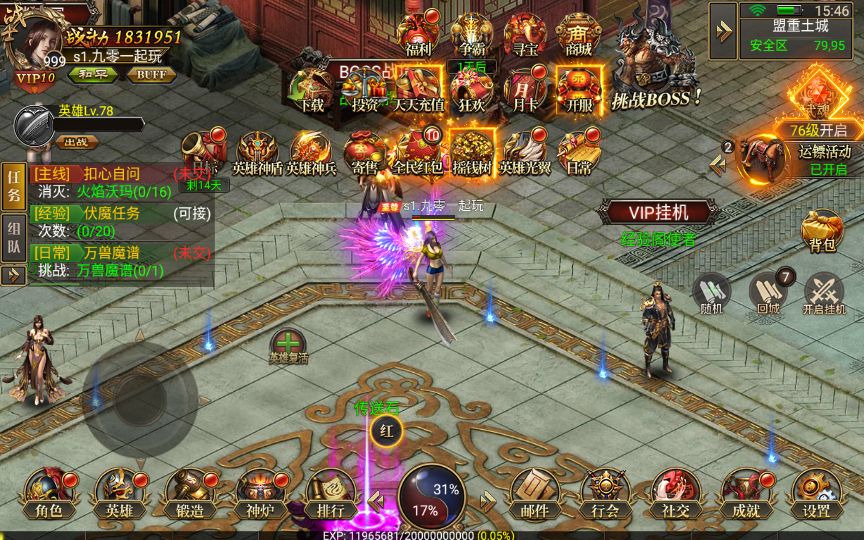This screenshot has height=540, width=864.
Task: Open the 福利 welfare icon
Action: [x=417, y=35]
